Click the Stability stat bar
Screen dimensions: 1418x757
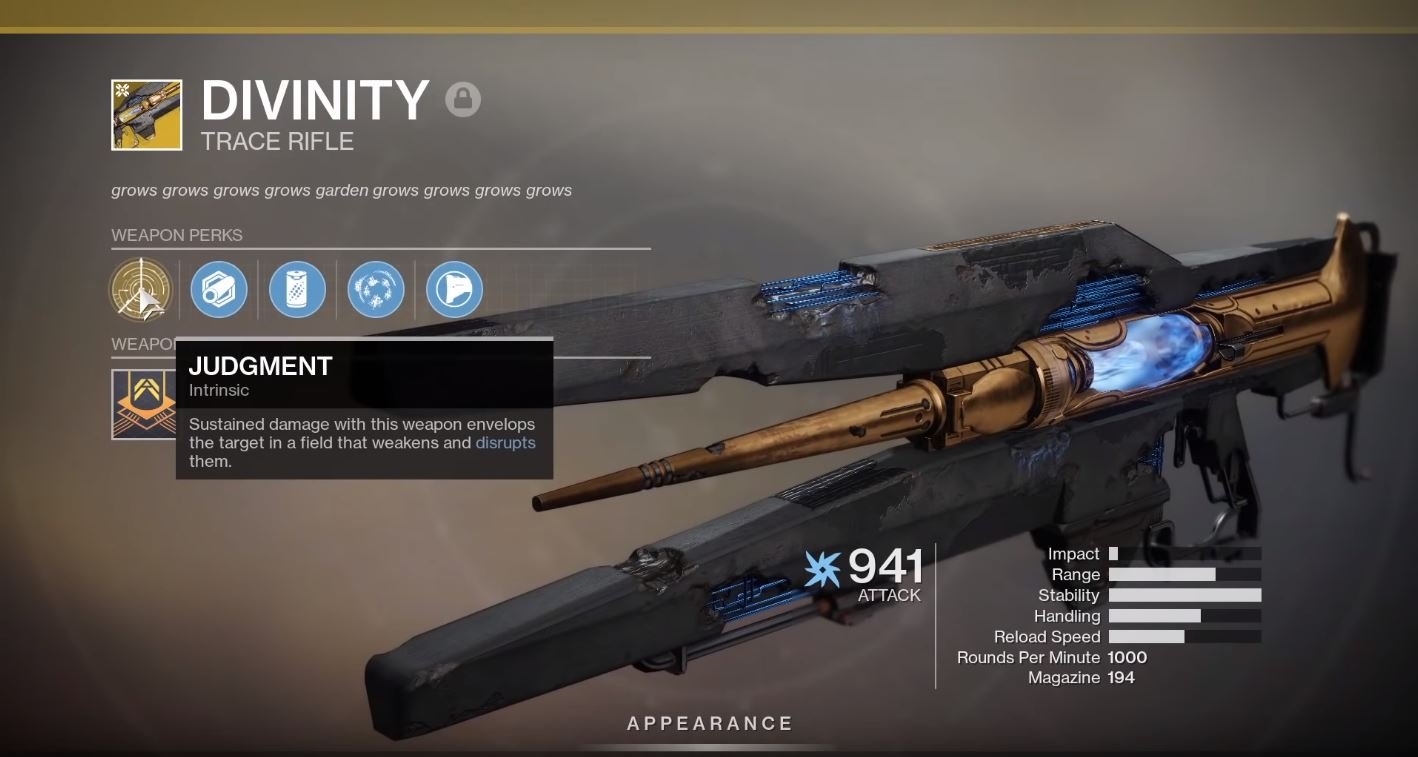[x=1186, y=595]
